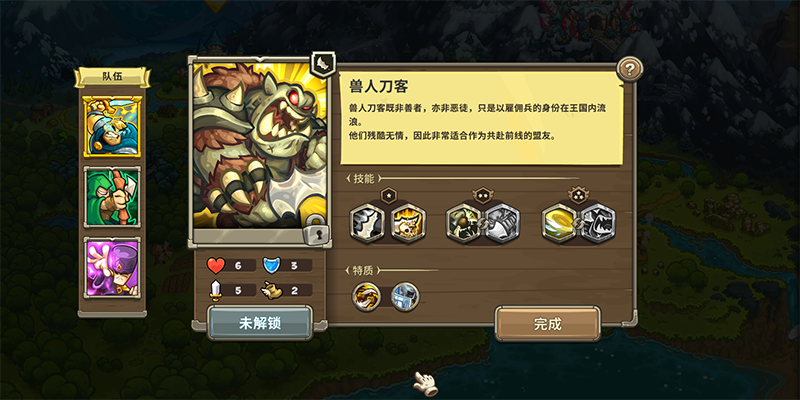Inspect the grey armored fist skill icon
Screen dimensions: 800x400
coord(502,223)
